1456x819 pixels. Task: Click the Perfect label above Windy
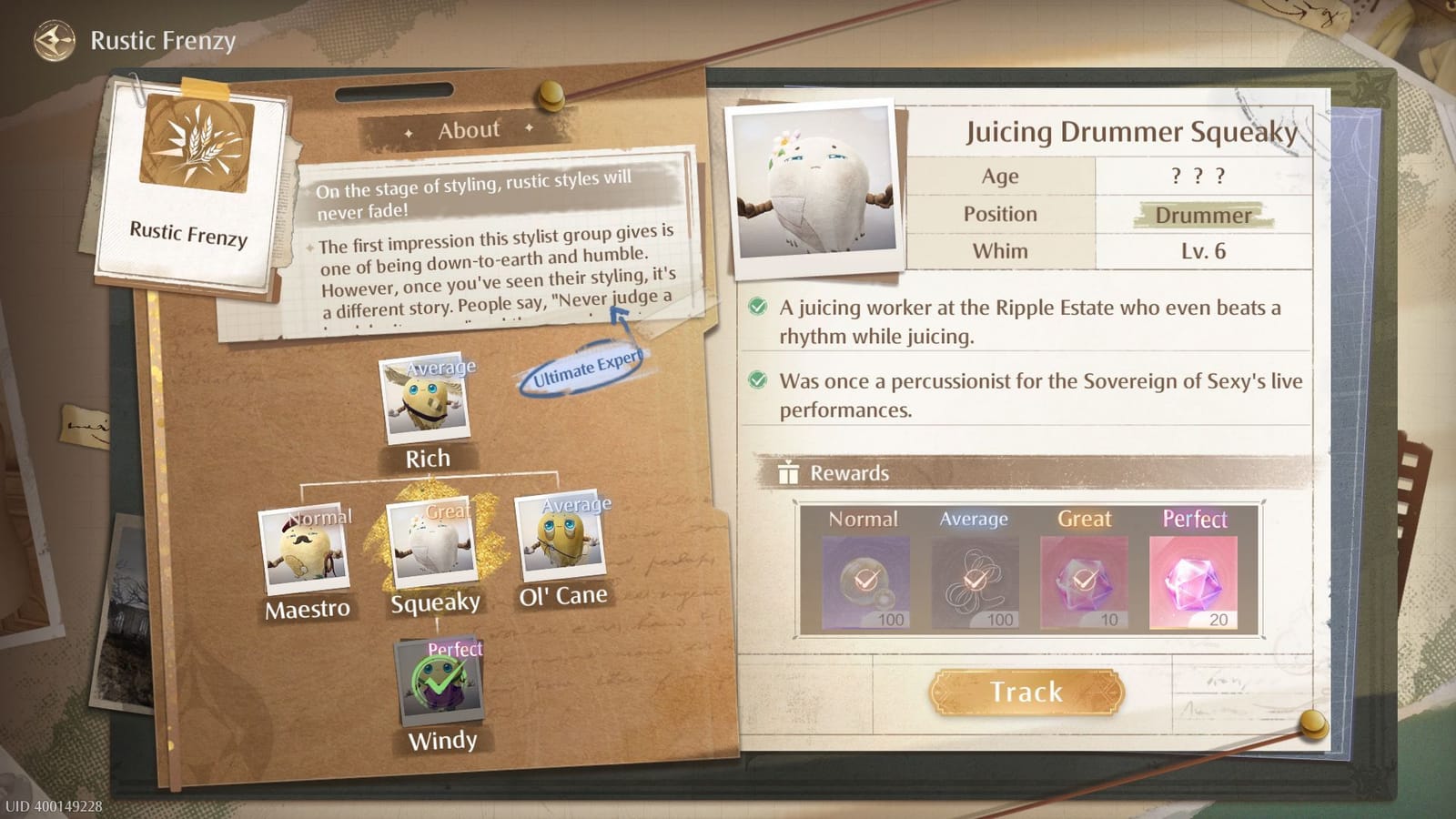(x=455, y=649)
